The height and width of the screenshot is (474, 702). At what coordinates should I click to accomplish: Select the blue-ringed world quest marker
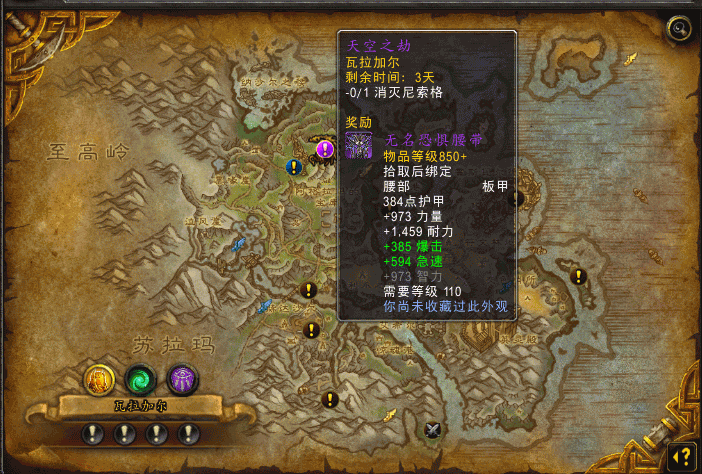pos(294,167)
